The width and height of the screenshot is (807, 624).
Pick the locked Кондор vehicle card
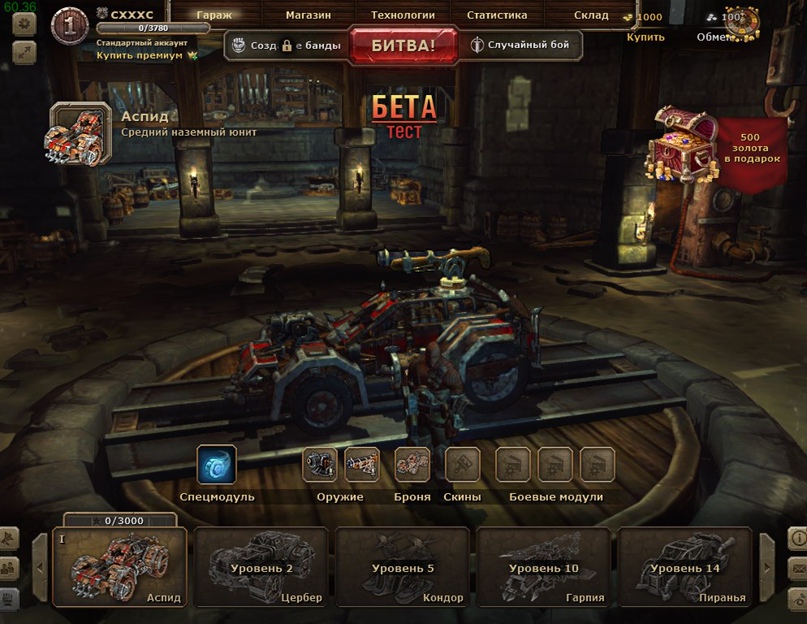403,568
